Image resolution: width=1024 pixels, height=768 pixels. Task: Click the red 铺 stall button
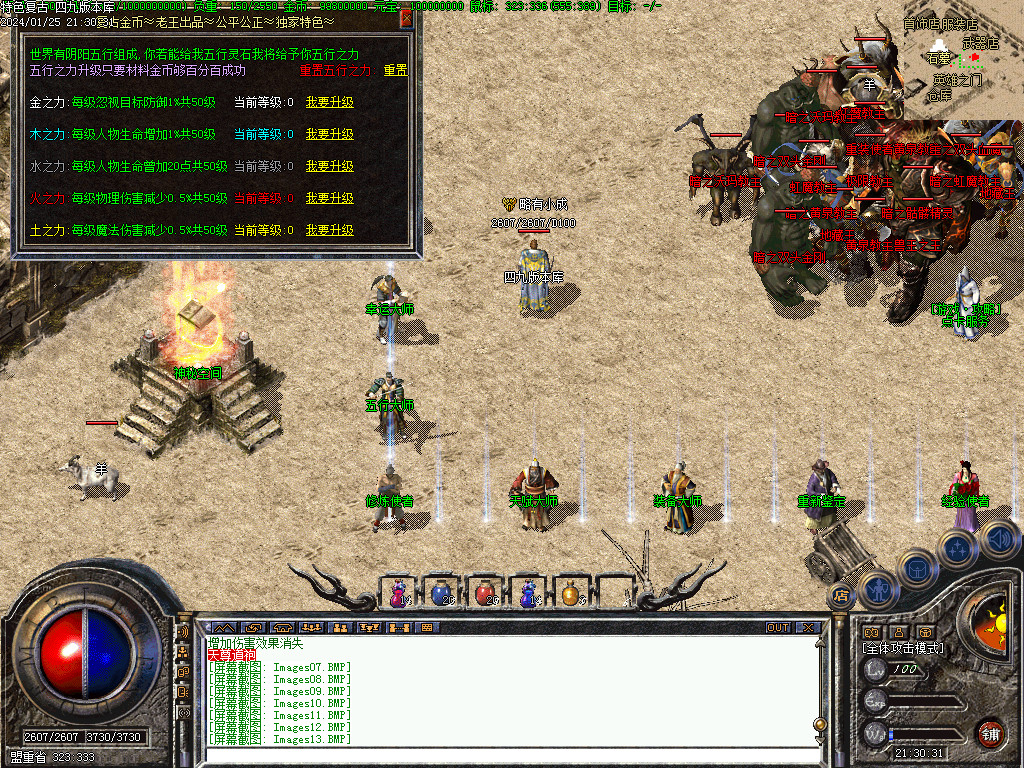[x=990, y=733]
